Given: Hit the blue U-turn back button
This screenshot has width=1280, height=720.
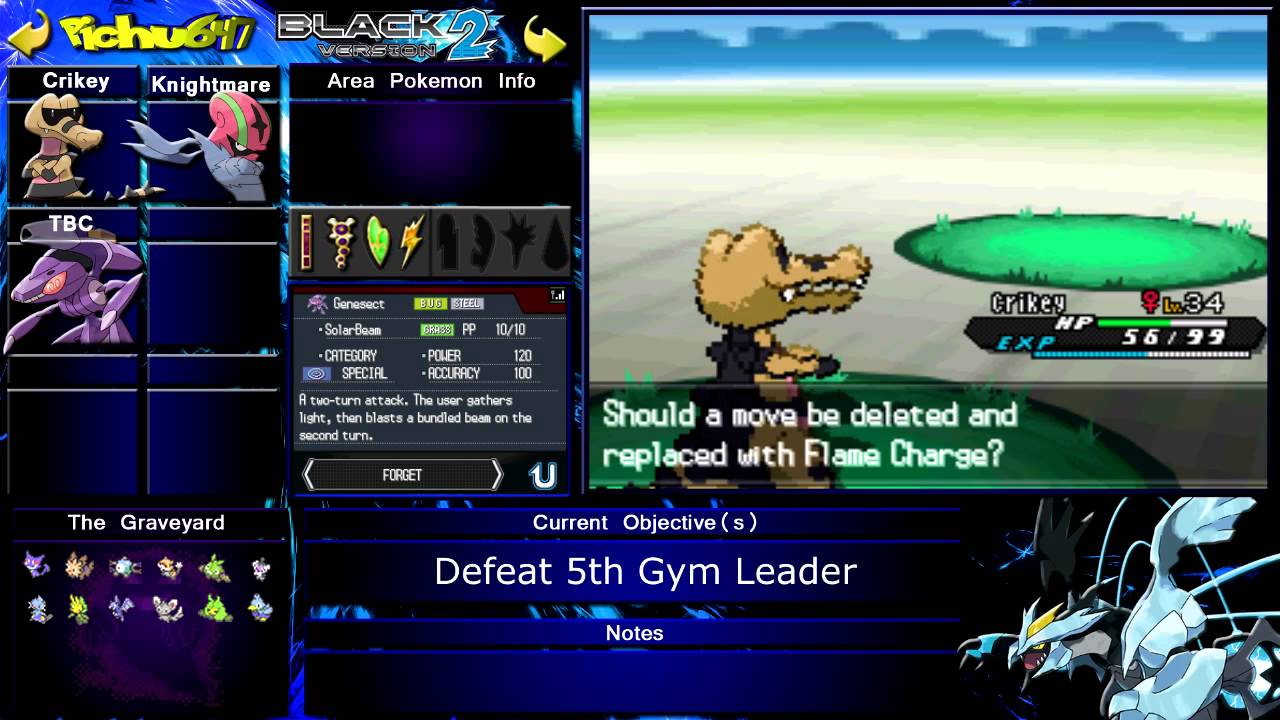Looking at the screenshot, I should 543,476.
